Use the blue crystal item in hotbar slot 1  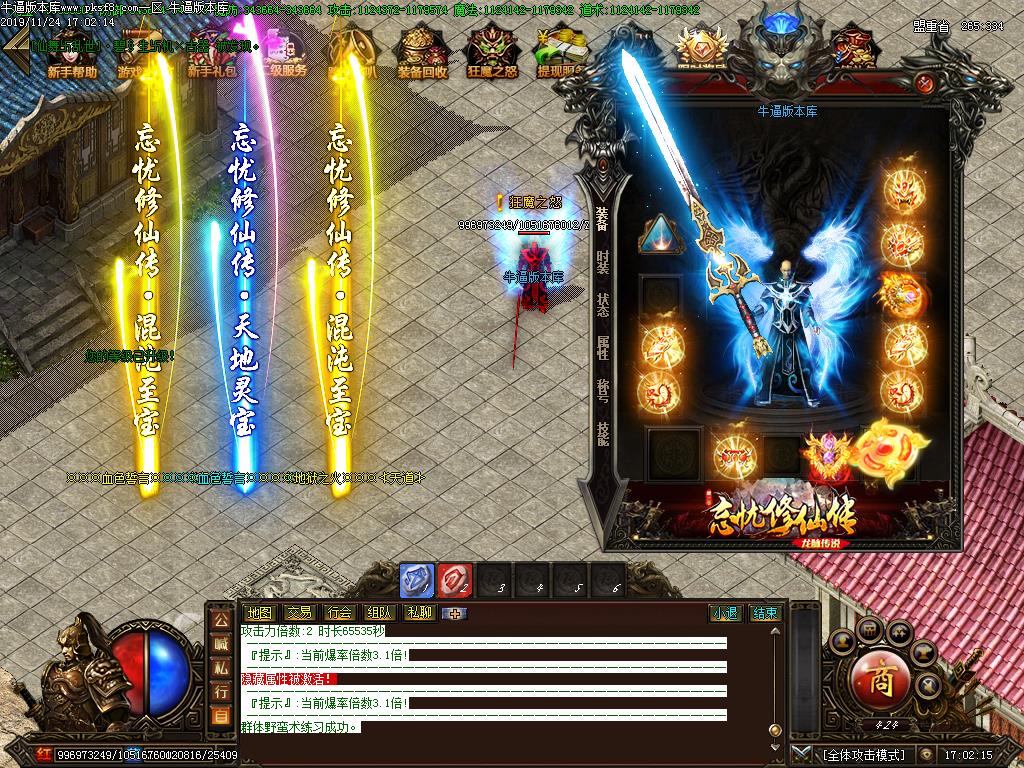pyautogui.click(x=417, y=581)
